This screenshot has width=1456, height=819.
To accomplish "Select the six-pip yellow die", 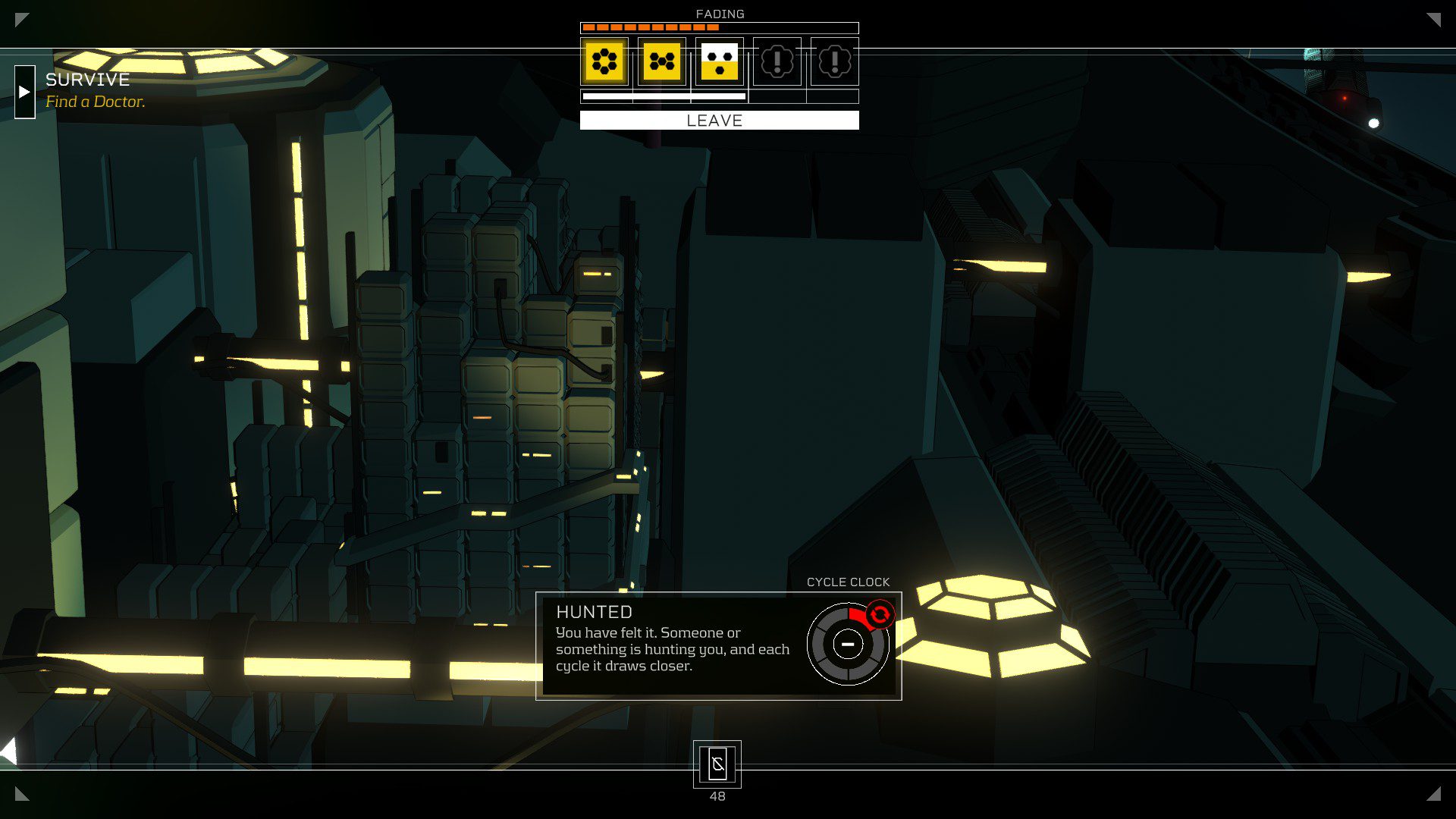I will pos(604,61).
